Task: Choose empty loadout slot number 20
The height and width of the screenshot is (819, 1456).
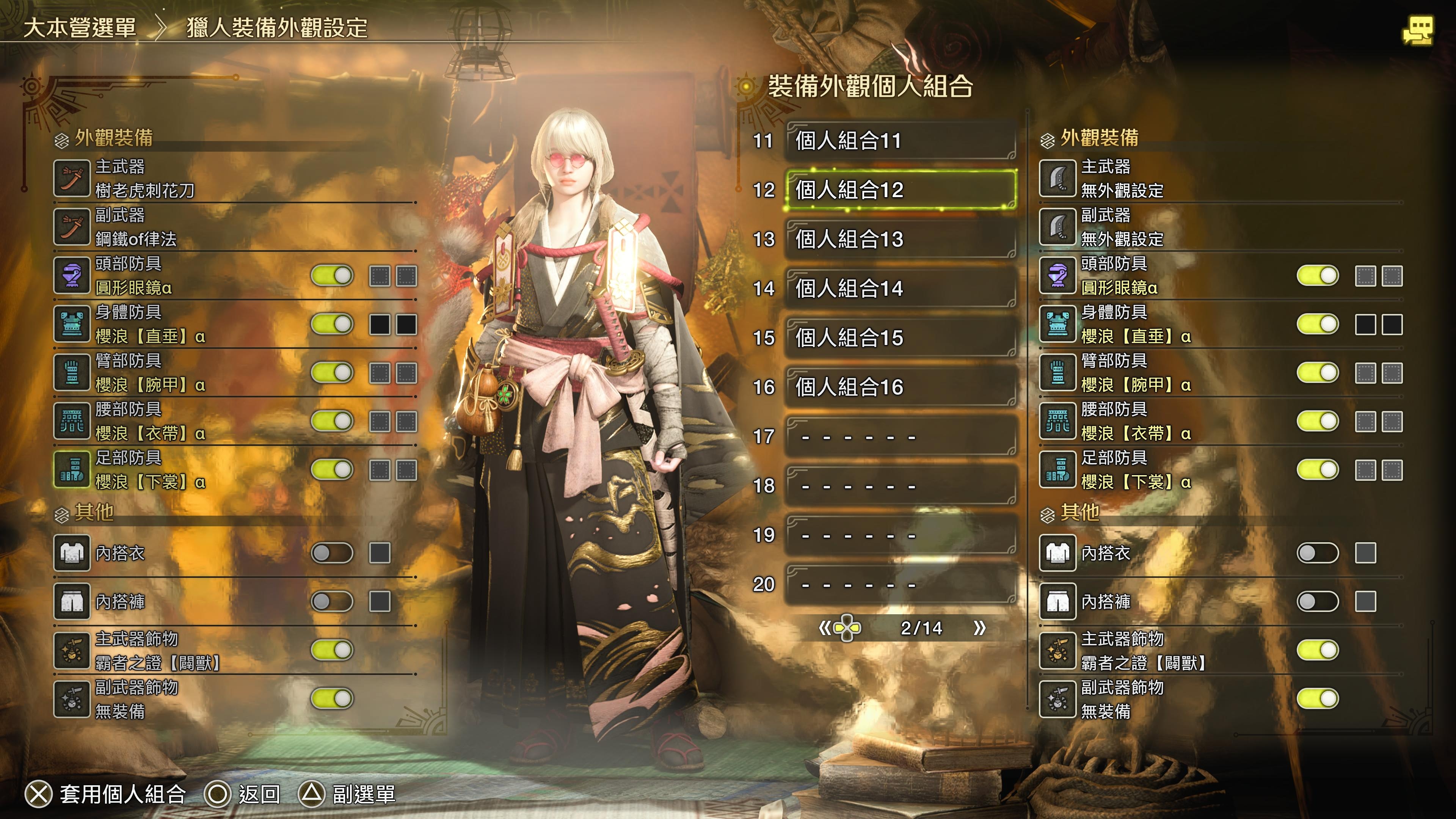Action: (901, 584)
